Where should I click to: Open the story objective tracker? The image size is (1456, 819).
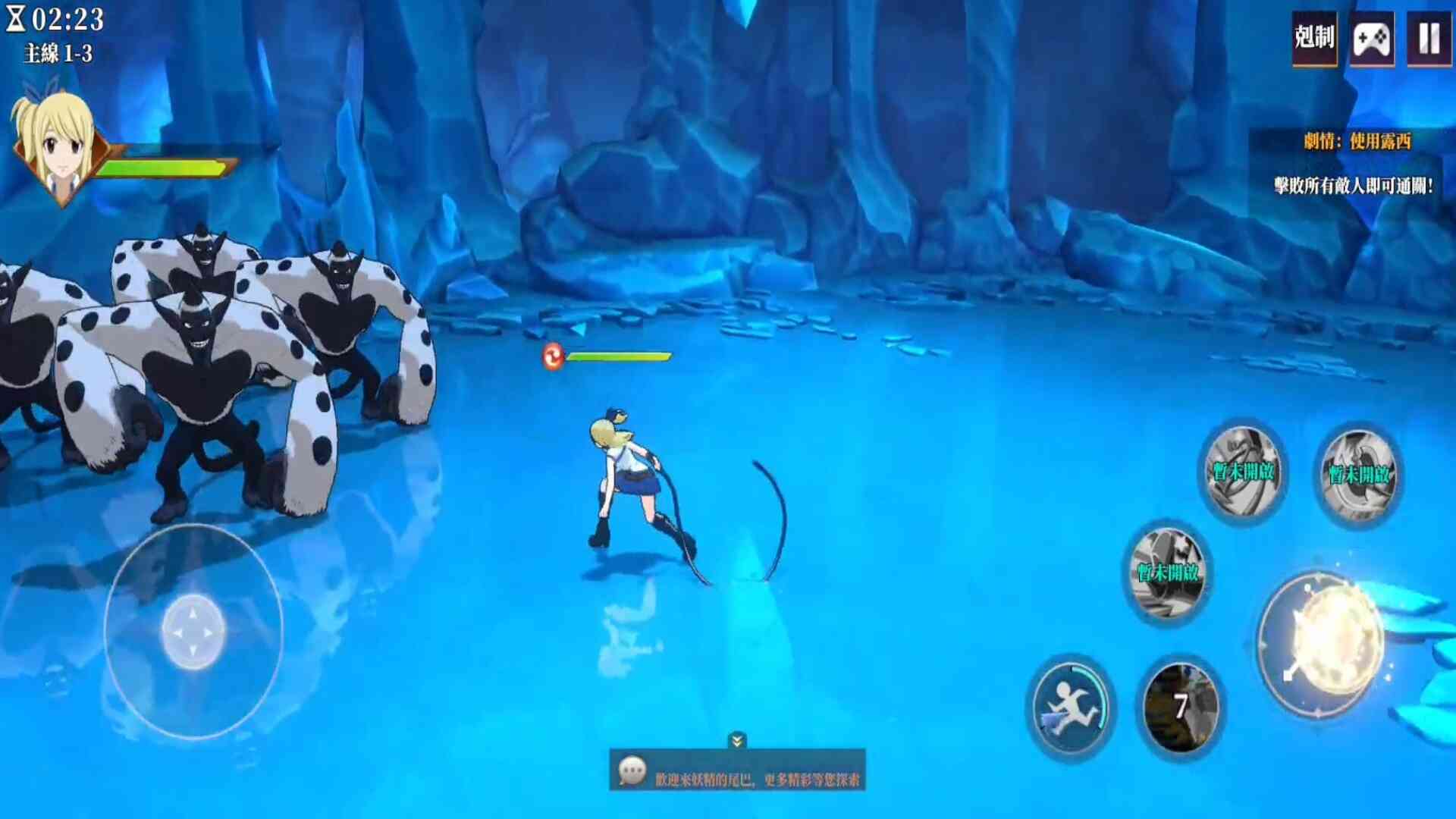tap(1356, 142)
